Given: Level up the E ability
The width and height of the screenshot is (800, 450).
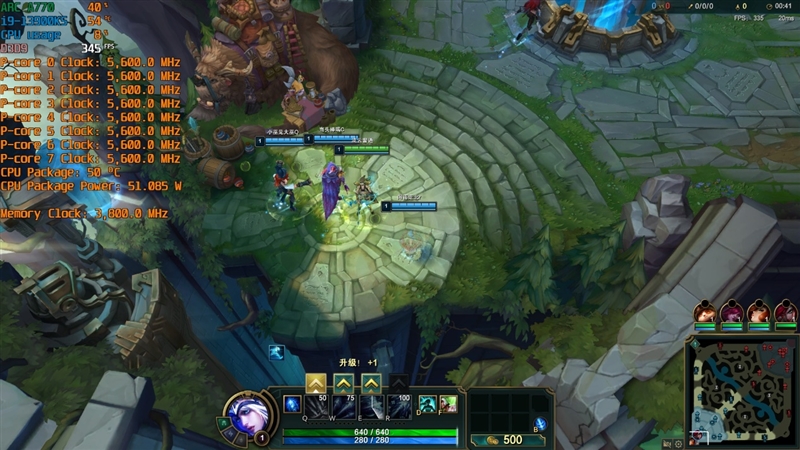Looking at the screenshot, I should pyautogui.click(x=371, y=382).
